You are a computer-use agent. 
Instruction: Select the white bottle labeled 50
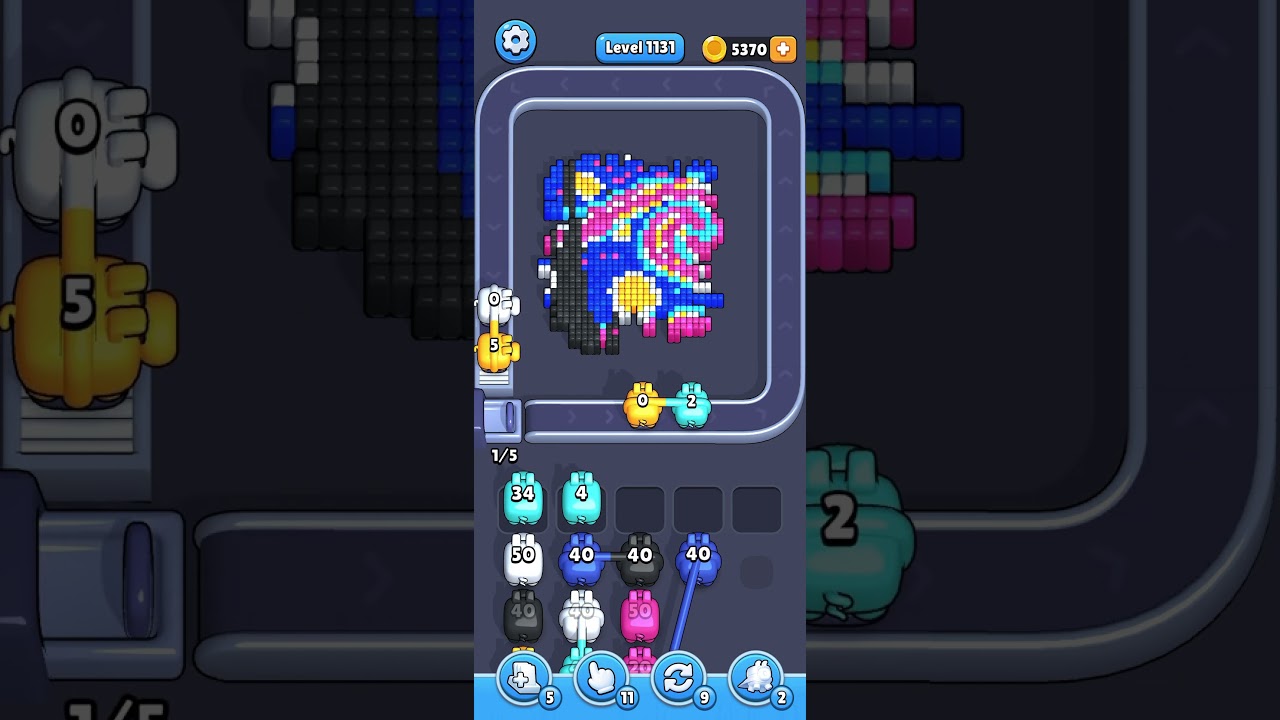coord(522,560)
